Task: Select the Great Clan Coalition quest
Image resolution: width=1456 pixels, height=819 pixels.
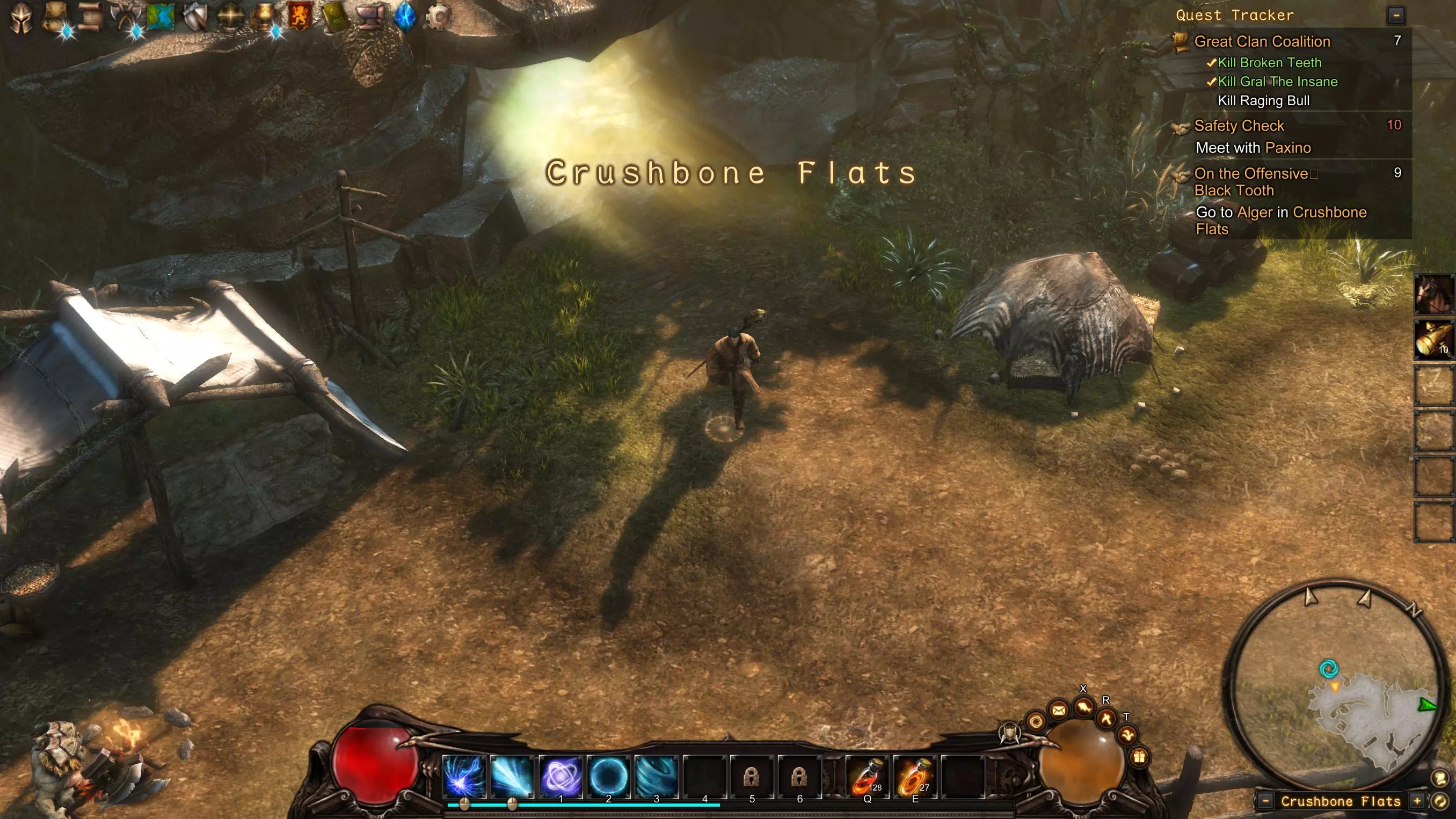Action: [x=1262, y=41]
